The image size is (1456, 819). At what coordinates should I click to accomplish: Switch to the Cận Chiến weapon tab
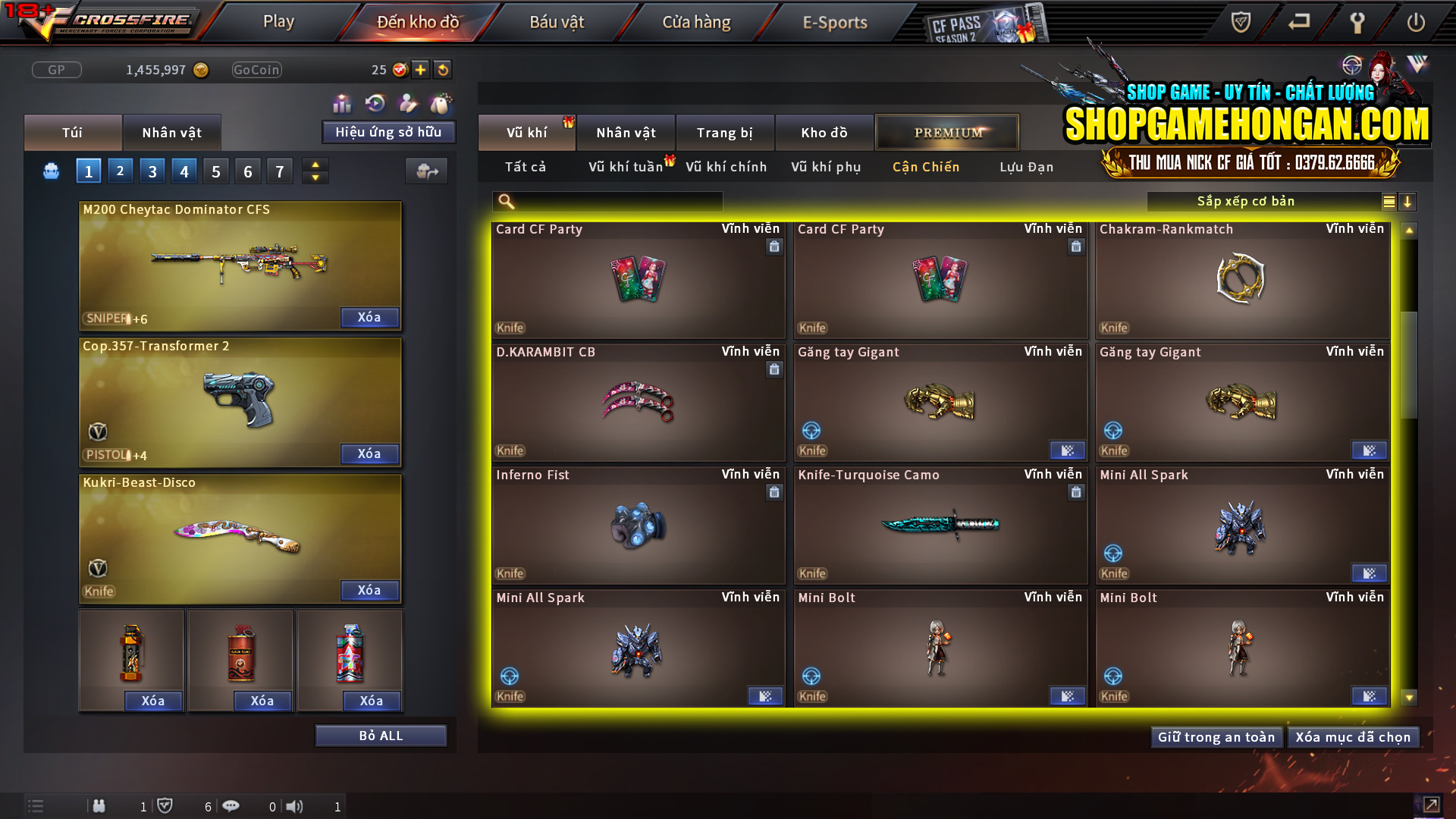pos(925,167)
